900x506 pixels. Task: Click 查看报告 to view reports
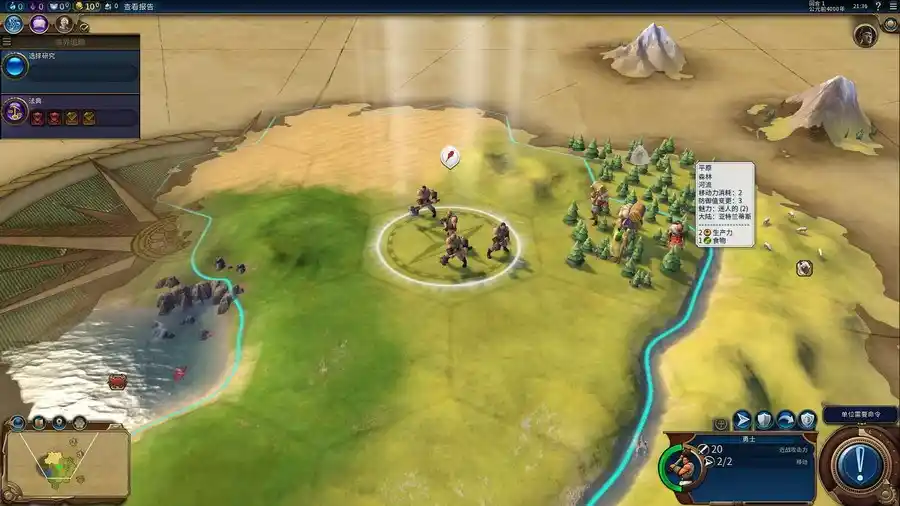[x=138, y=6]
